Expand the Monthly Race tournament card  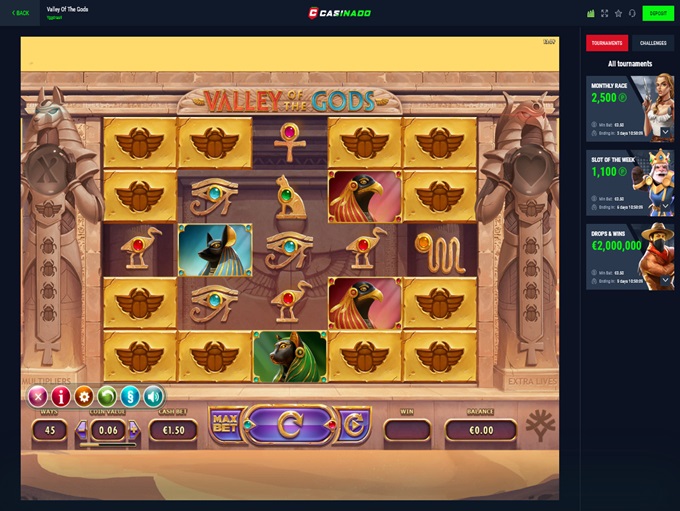[666, 131]
